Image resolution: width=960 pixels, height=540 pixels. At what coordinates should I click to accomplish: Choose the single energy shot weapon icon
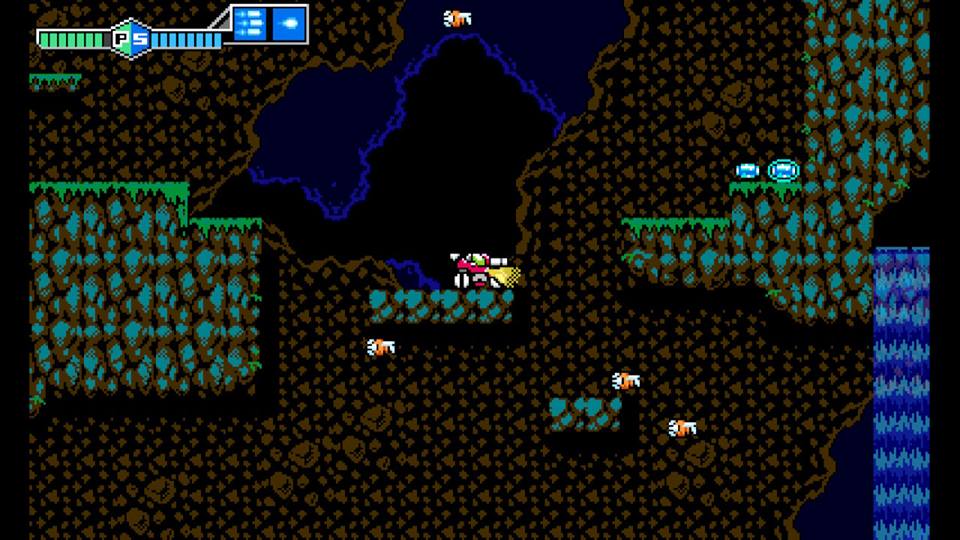point(288,22)
